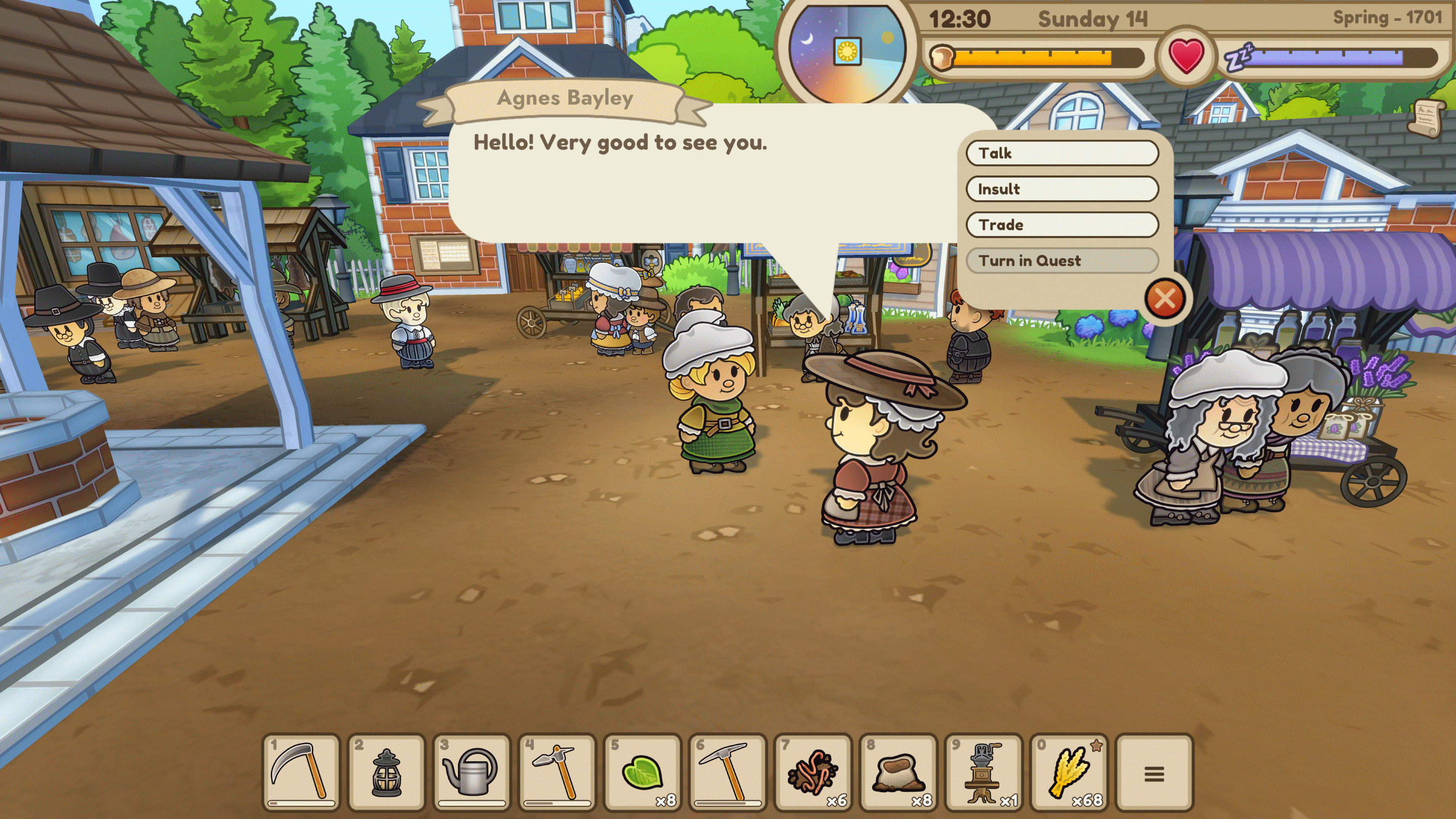Select the grinder in slot 9

point(984,772)
